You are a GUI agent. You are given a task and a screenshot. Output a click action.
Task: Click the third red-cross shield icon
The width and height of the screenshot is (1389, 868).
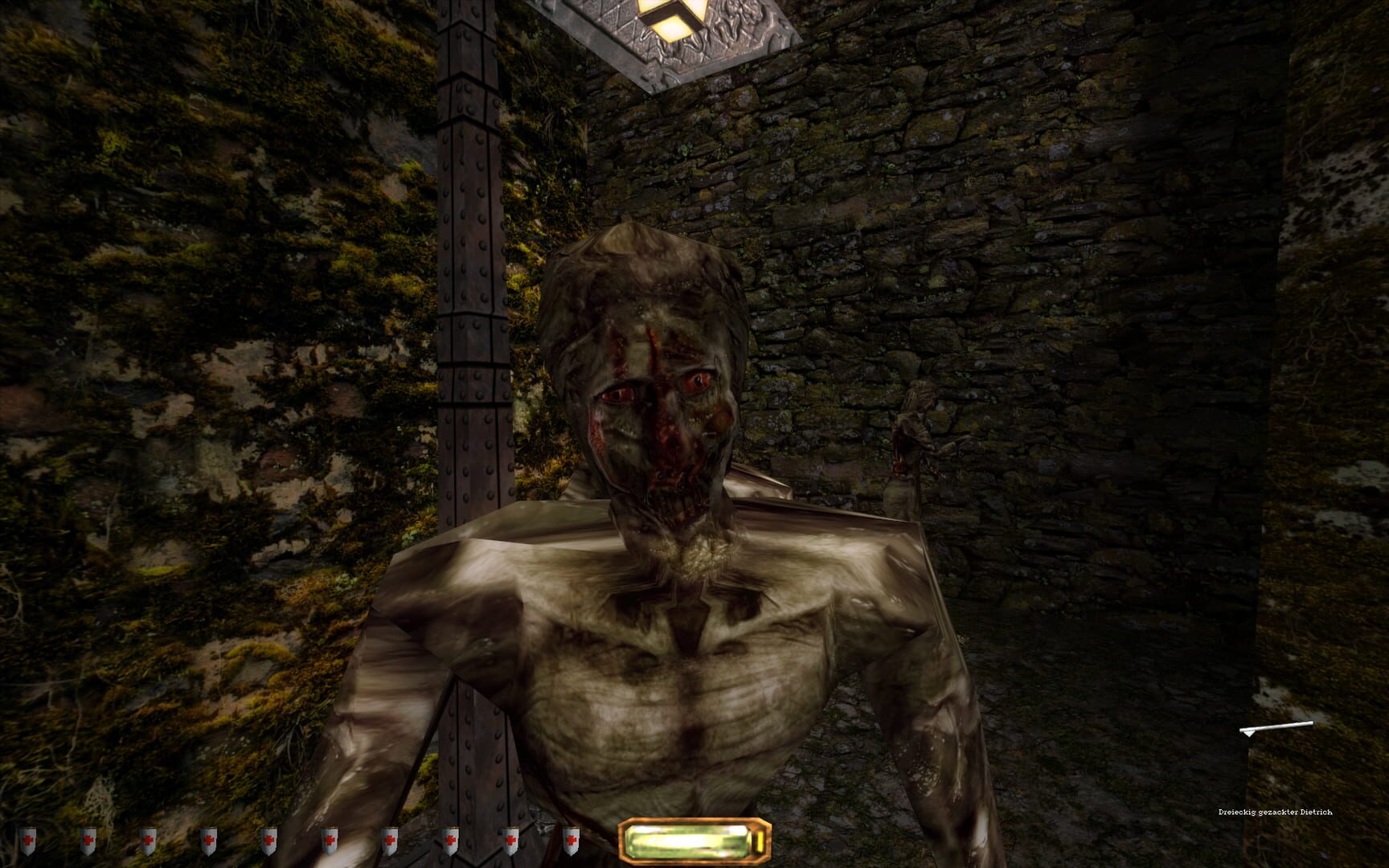point(150,838)
